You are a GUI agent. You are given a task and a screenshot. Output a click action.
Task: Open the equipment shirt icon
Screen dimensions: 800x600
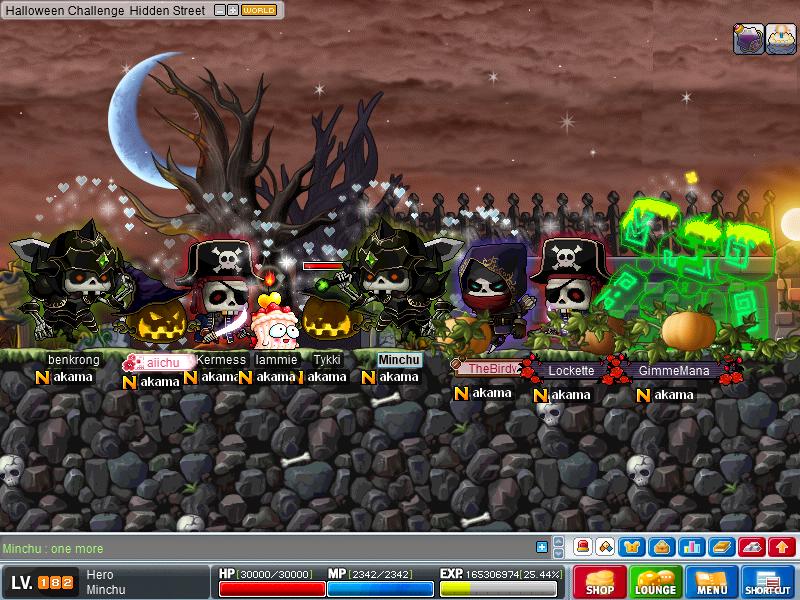632,547
